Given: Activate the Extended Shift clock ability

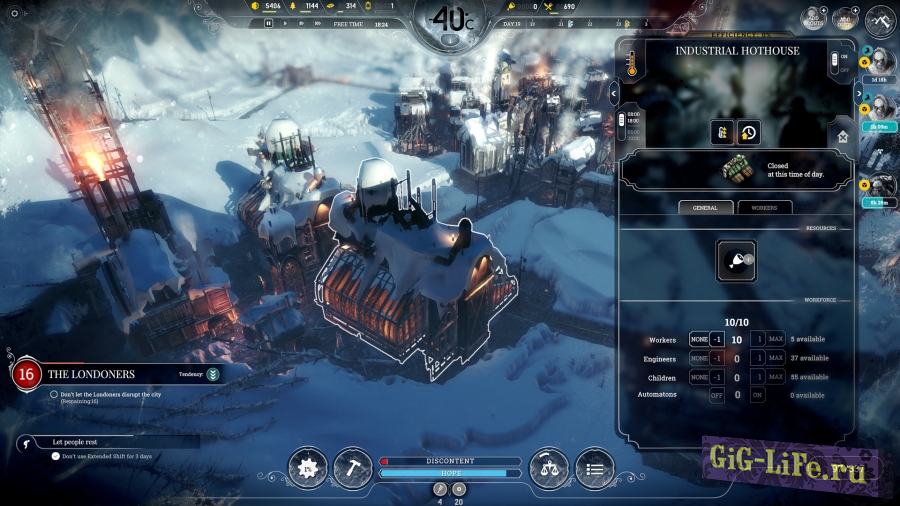Looking at the screenshot, I should pos(747,132).
